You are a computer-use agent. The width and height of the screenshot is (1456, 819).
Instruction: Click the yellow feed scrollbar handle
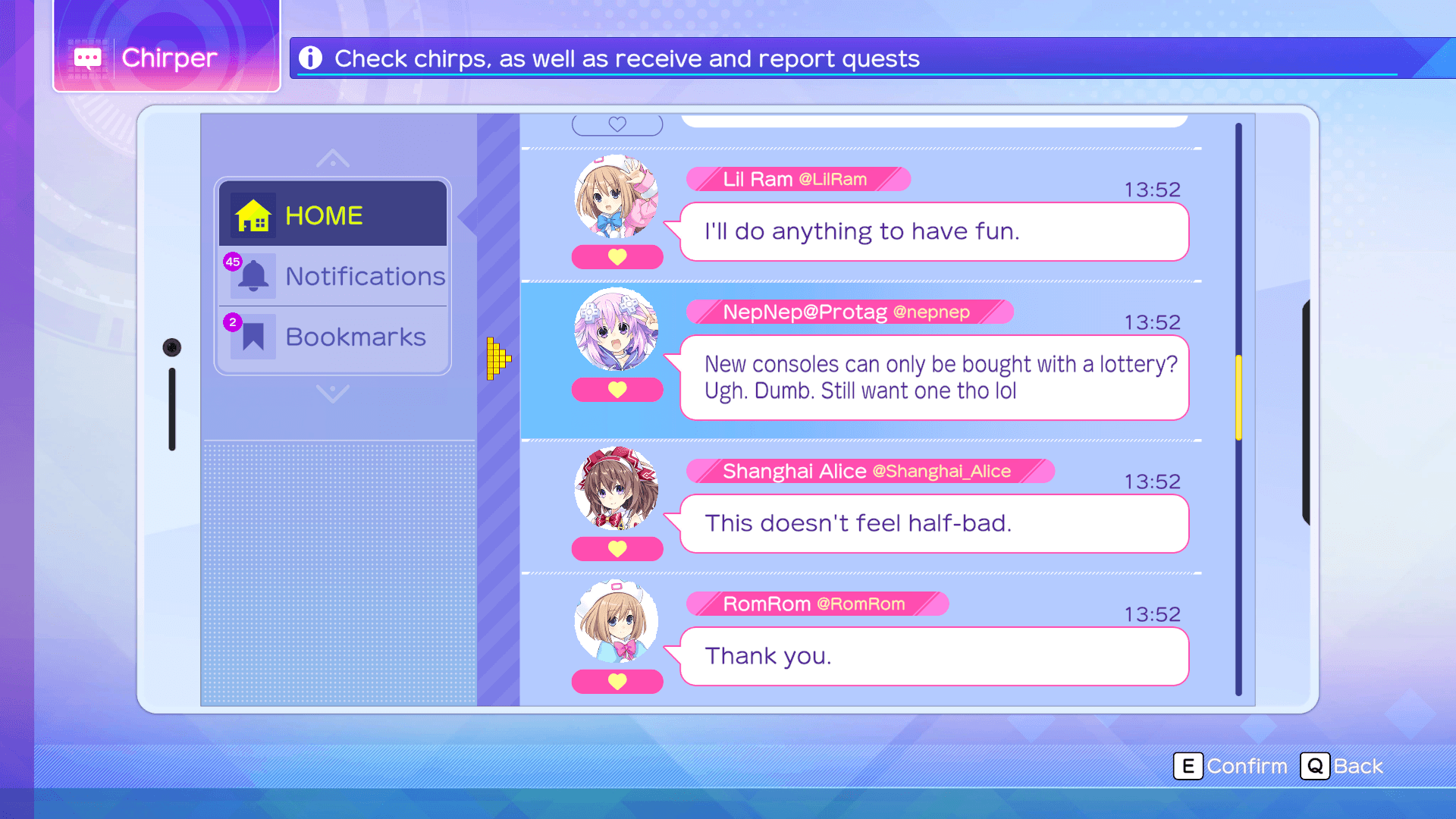point(1238,397)
